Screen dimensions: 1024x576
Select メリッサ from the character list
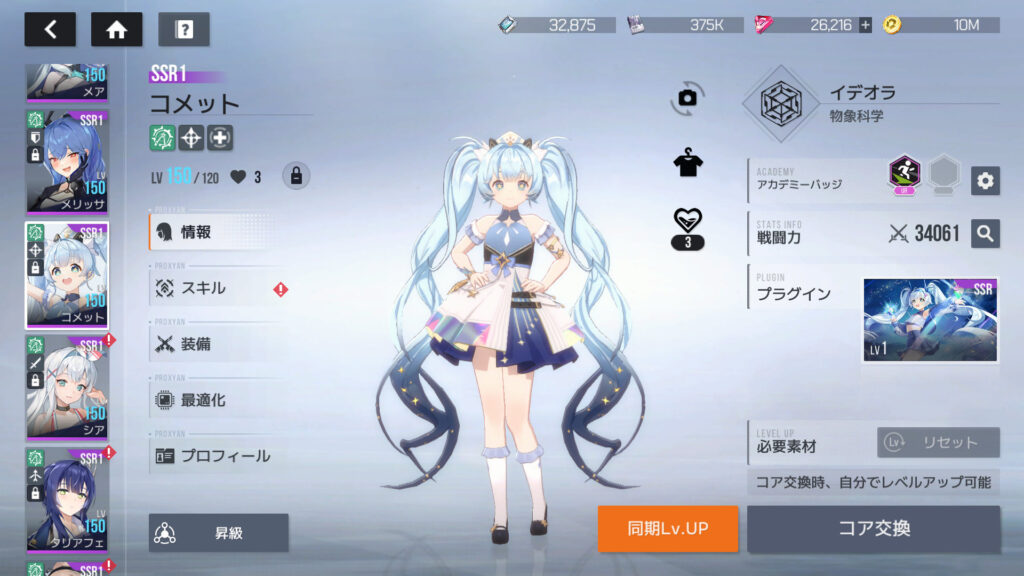[67, 161]
